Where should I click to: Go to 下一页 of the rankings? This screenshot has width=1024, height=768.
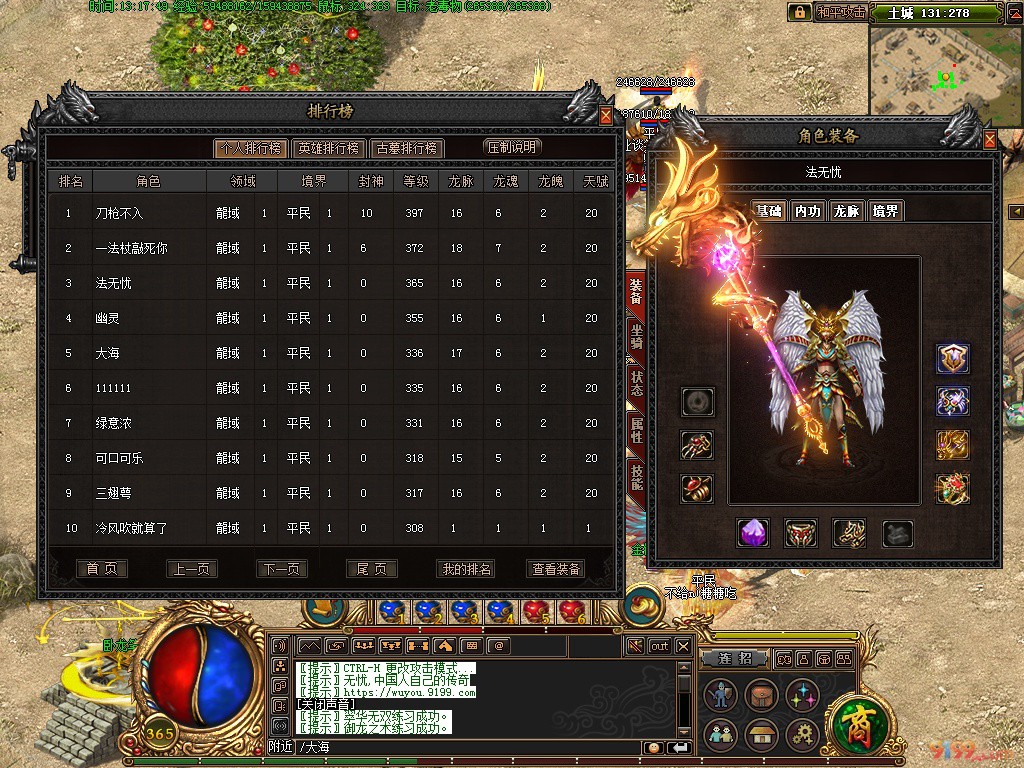(281, 569)
